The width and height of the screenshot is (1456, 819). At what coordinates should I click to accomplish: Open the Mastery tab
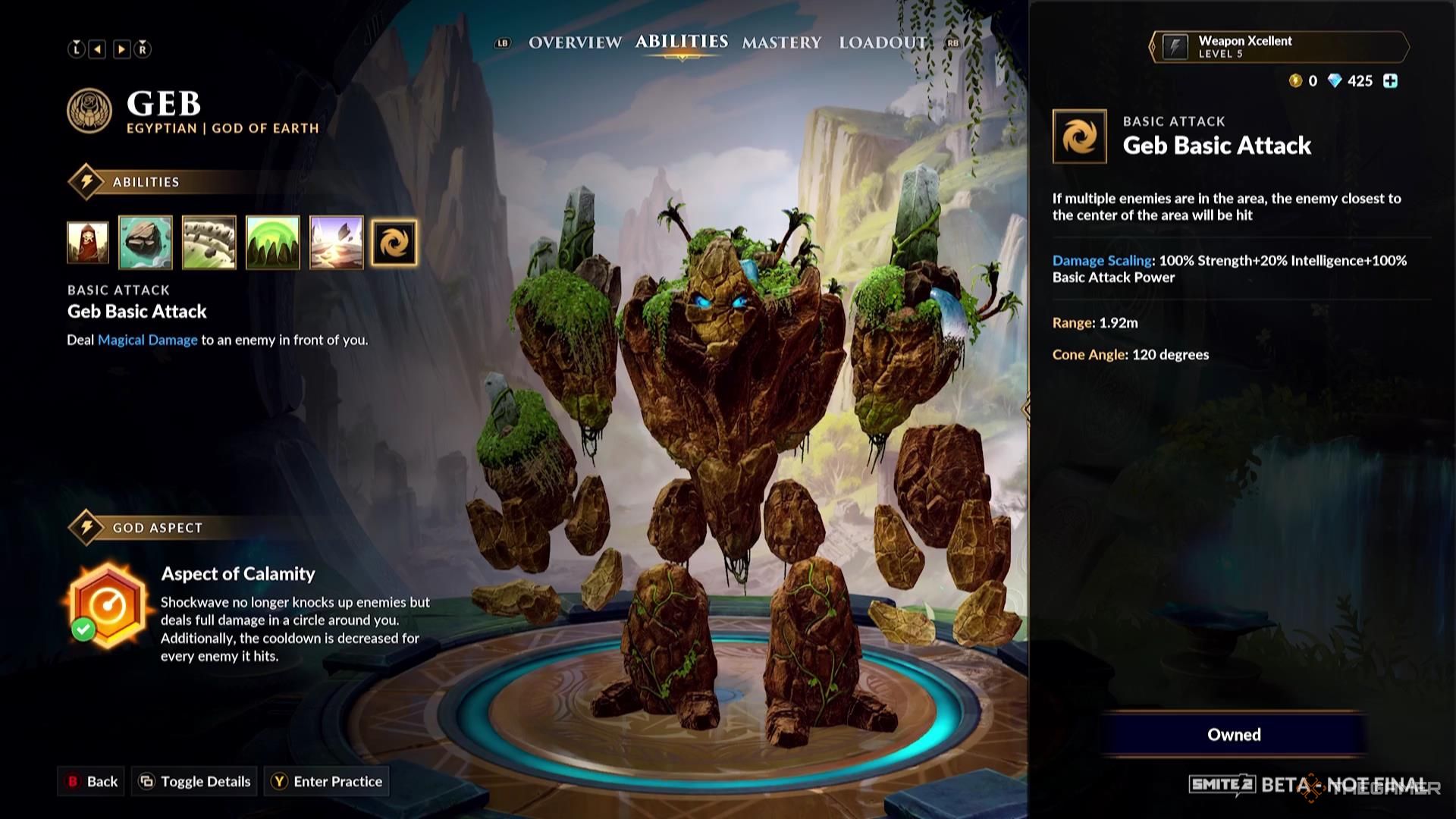[783, 44]
